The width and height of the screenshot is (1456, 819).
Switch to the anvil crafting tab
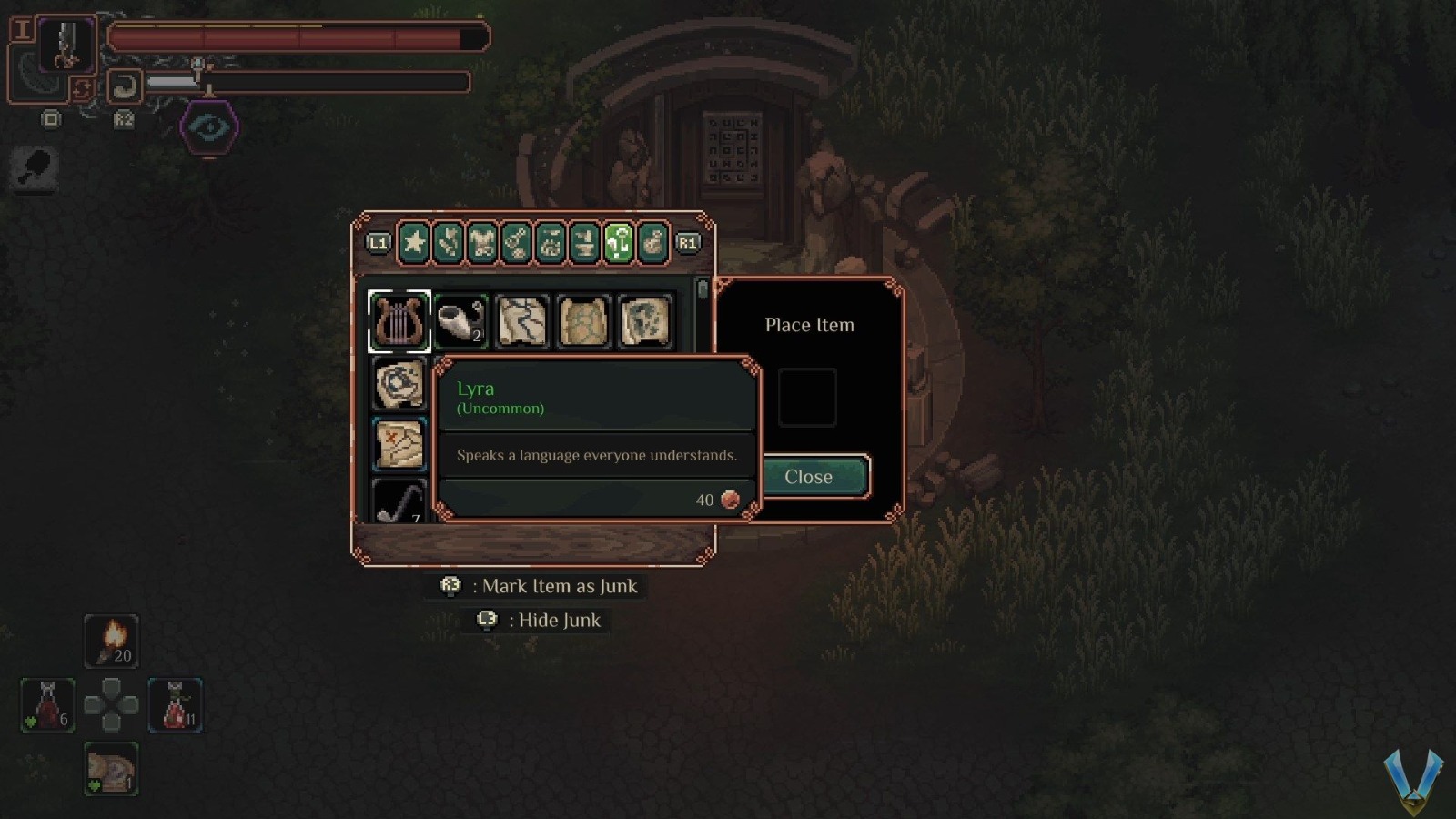click(x=584, y=243)
